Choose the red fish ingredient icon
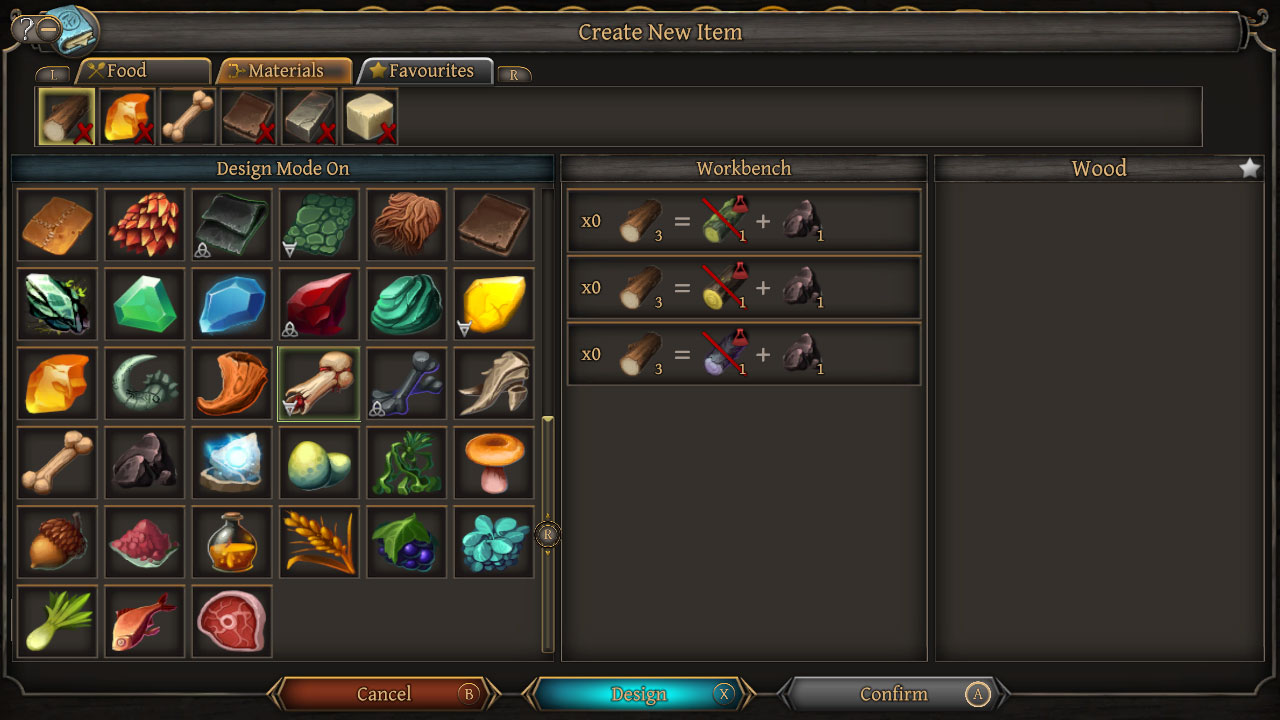Screen dimensions: 1280x720 (144, 622)
